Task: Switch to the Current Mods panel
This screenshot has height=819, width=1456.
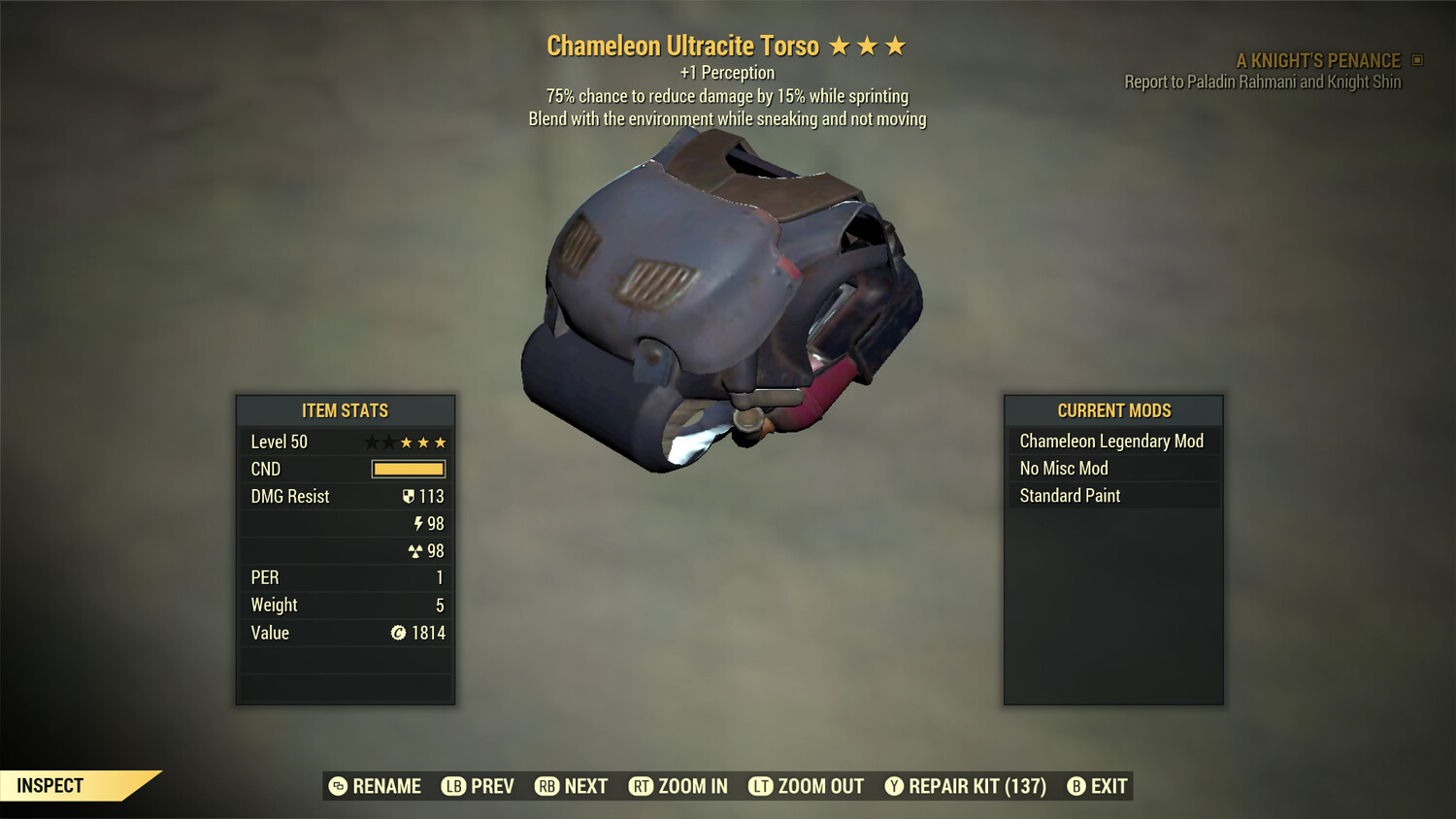Action: click(1112, 410)
